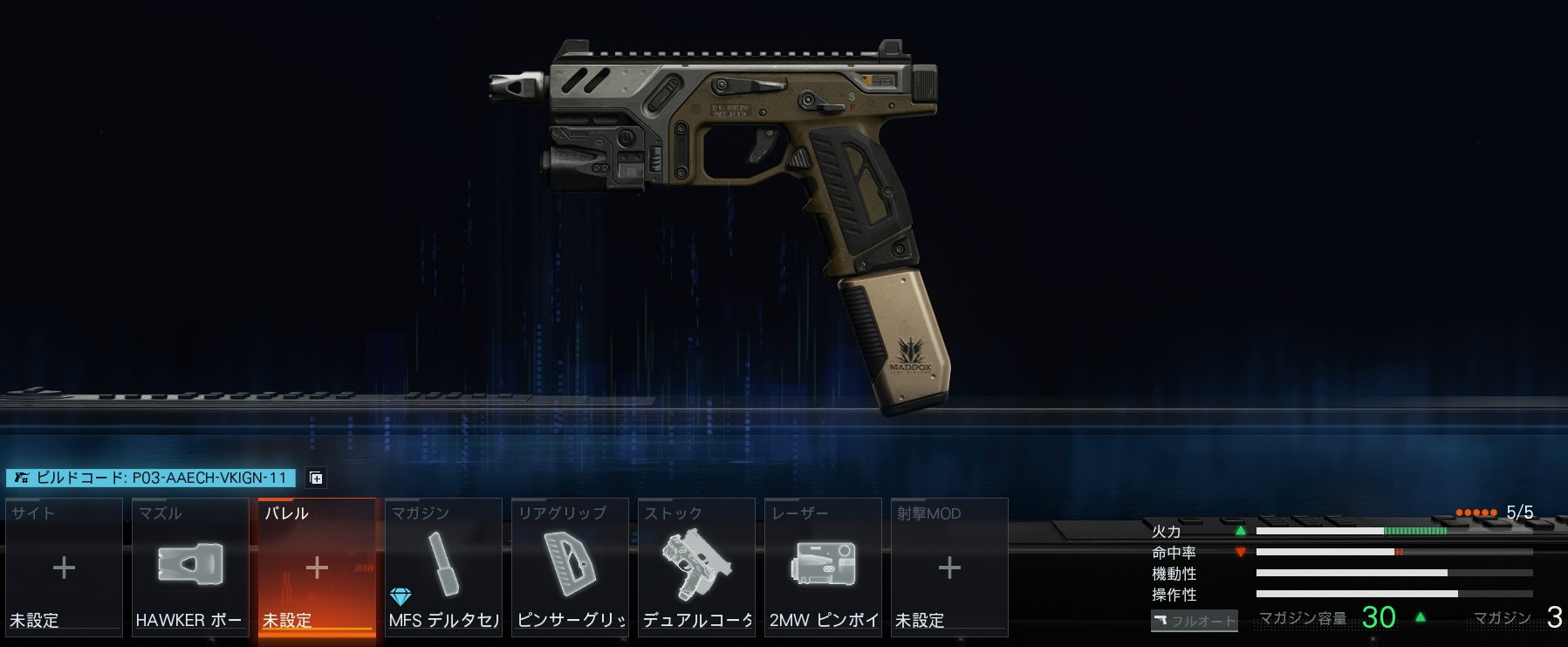
Task: Select the ビルドコード P03-AAECH-VKIGN-11 label
Action: click(x=151, y=478)
